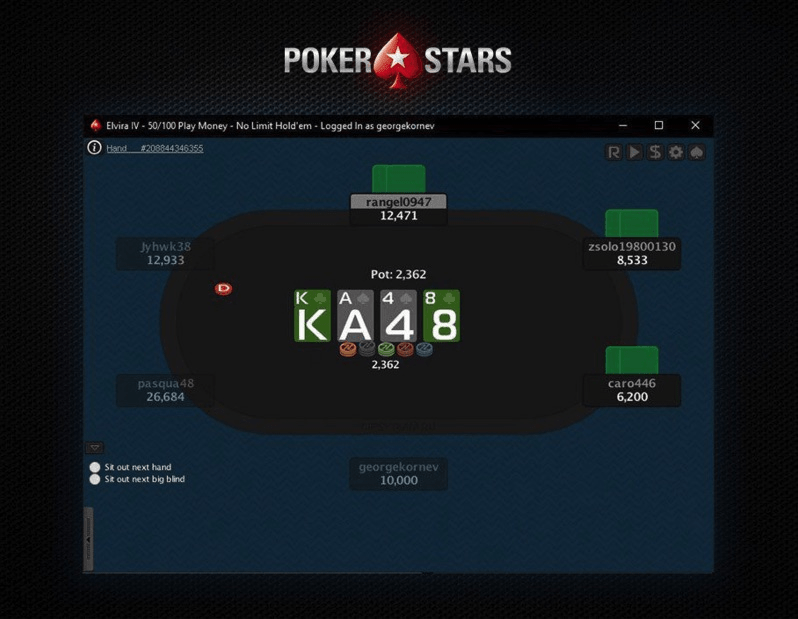The height and width of the screenshot is (619, 798).
Task: Maximize the poker table window
Action: click(659, 126)
